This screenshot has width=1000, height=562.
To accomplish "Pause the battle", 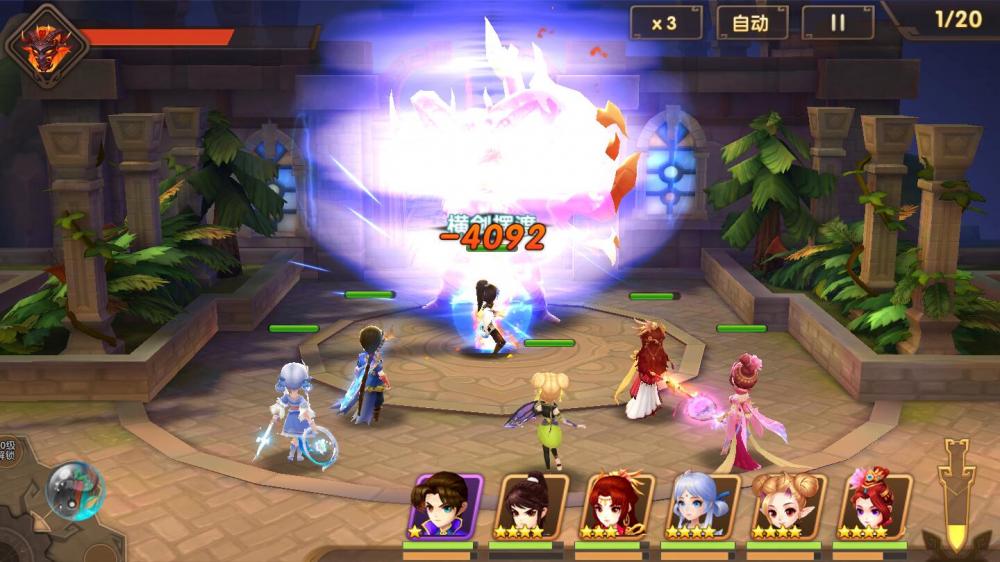I will [x=838, y=23].
